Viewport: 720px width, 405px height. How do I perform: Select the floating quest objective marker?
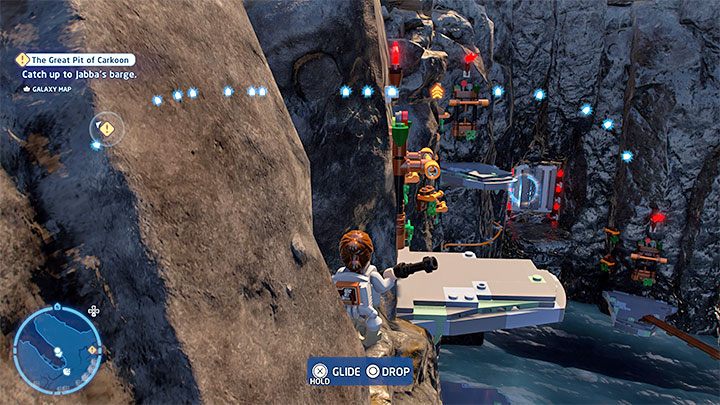pyautogui.click(x=106, y=128)
